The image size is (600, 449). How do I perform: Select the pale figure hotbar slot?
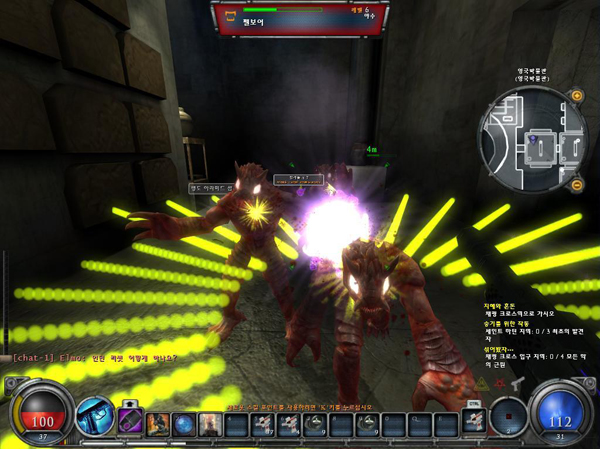[x=210, y=425]
